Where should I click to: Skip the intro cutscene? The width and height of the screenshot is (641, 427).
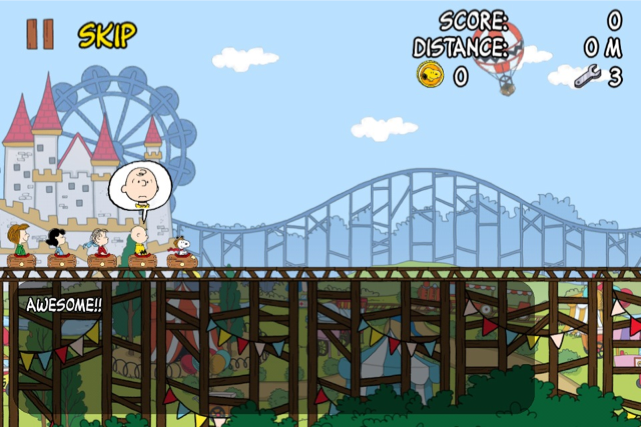[x=107, y=36]
